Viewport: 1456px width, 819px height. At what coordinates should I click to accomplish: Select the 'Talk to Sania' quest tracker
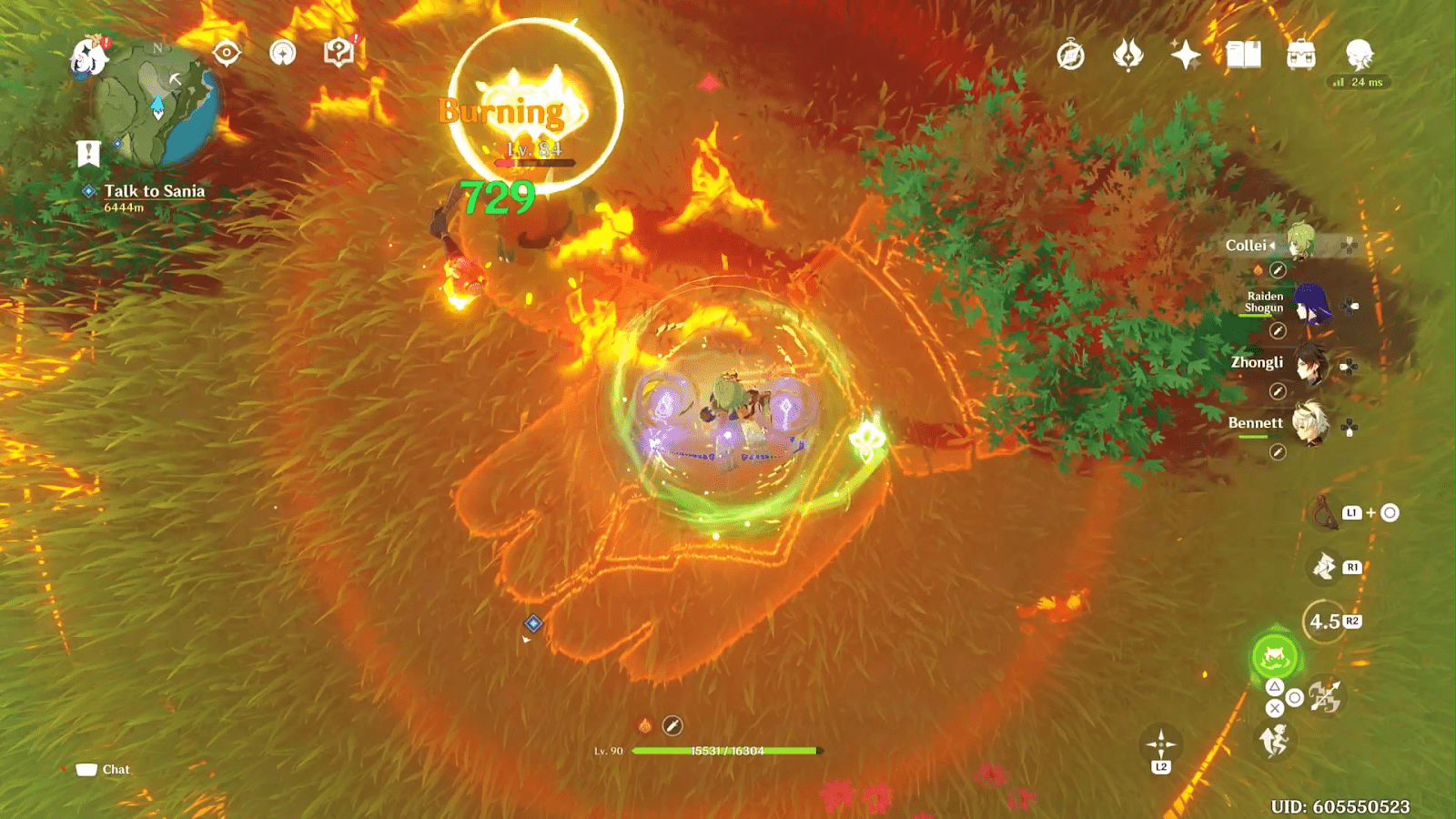153,191
